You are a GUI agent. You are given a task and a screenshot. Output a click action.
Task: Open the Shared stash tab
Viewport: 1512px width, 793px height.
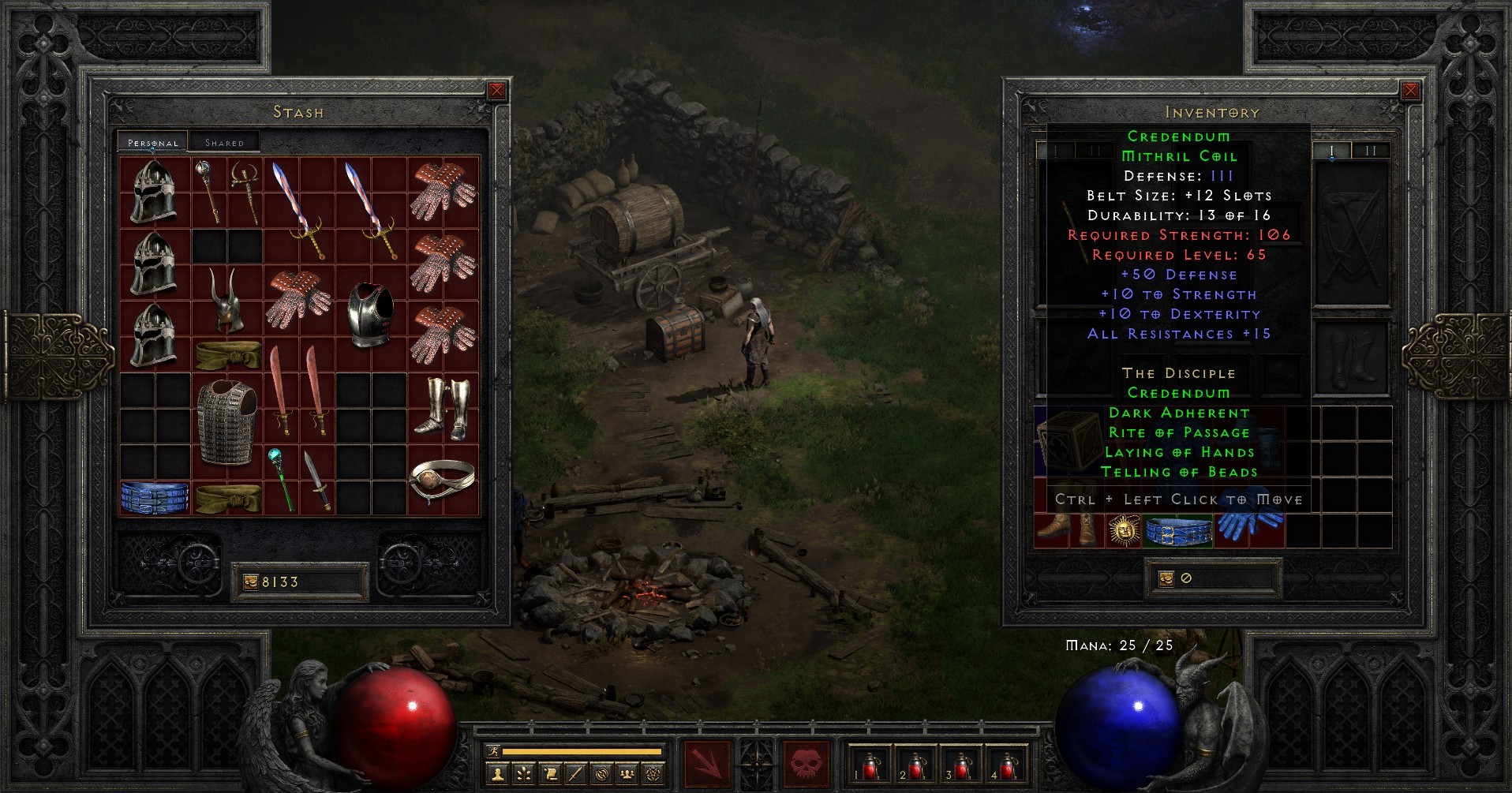point(226,142)
